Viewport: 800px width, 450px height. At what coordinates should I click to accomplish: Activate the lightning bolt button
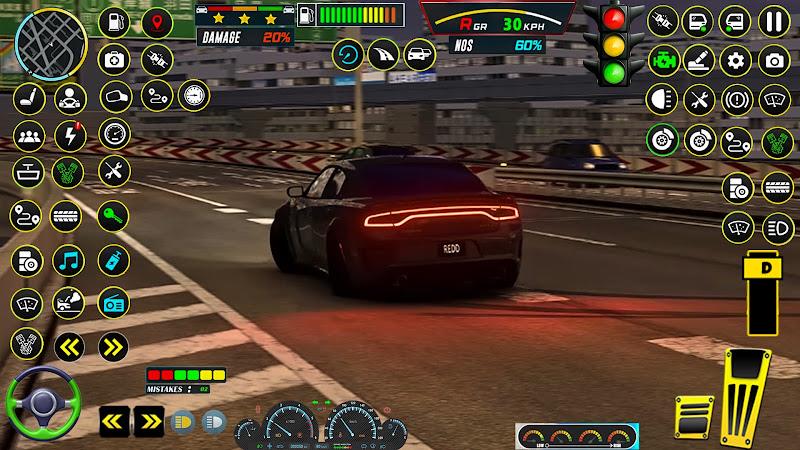(68, 135)
